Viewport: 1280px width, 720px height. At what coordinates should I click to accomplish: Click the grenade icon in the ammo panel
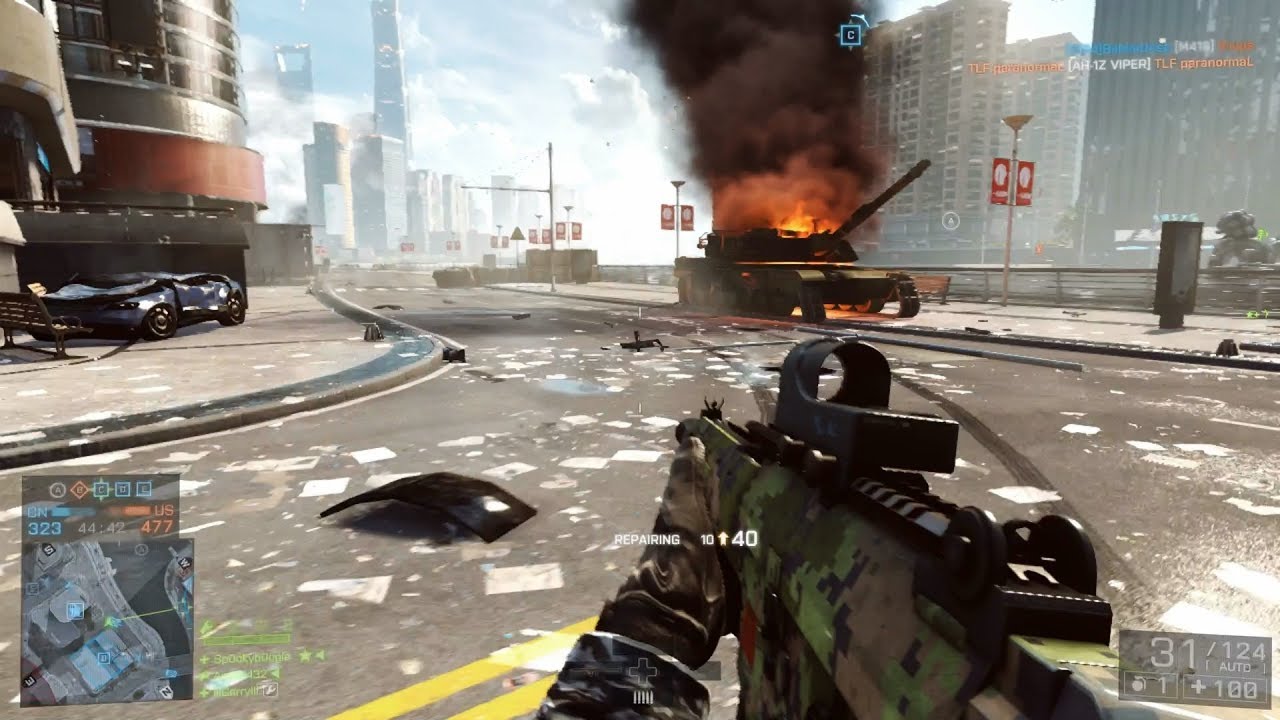click(1139, 685)
